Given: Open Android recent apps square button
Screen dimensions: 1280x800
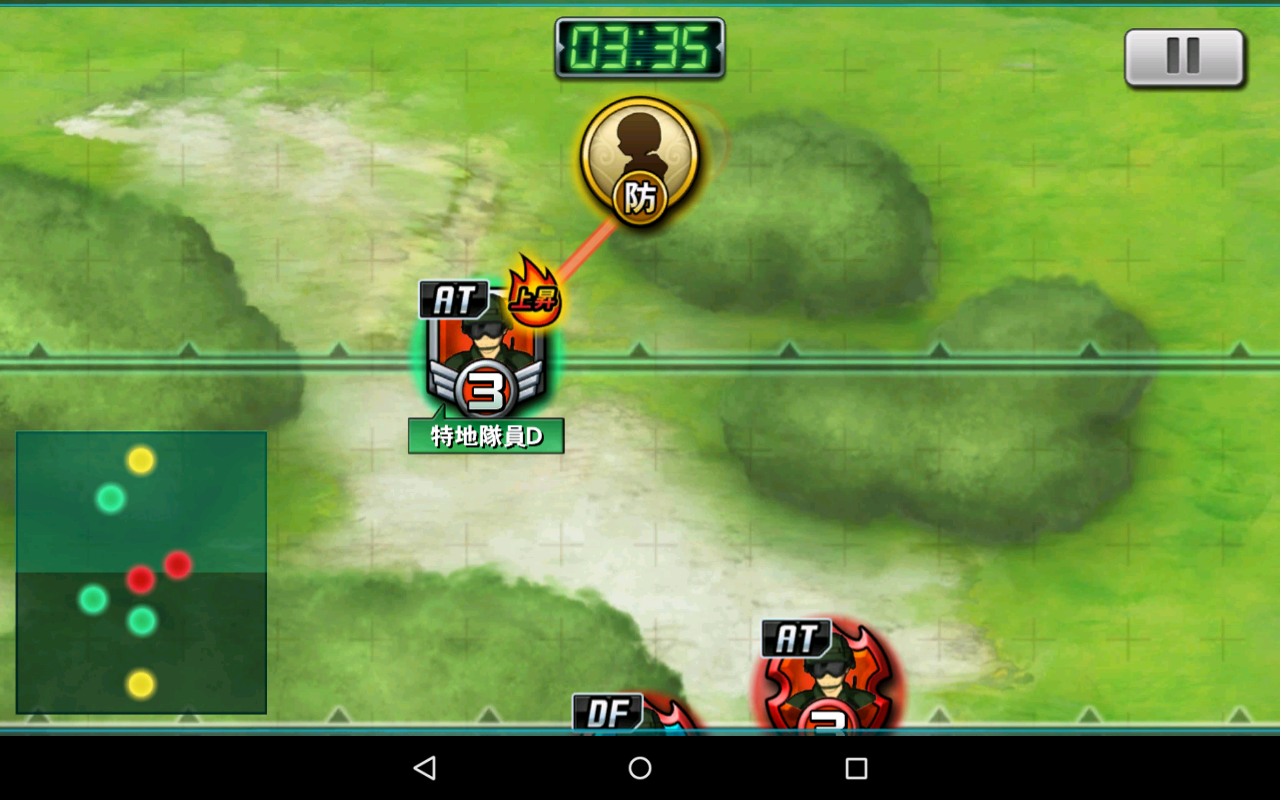Looking at the screenshot, I should 855,768.
